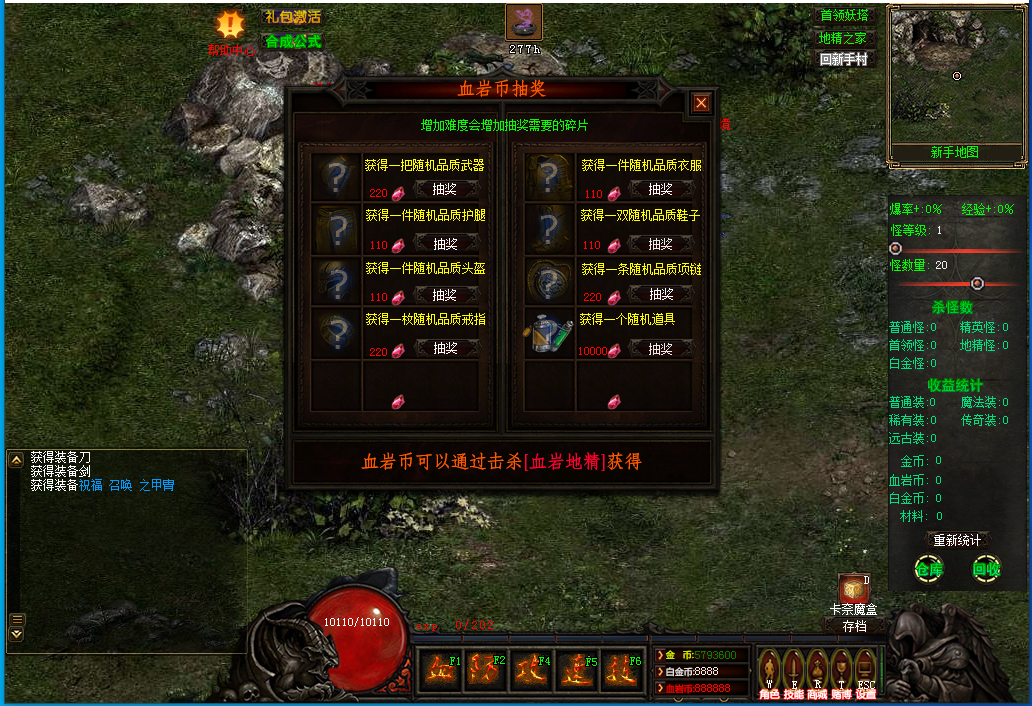Open the 仓库 warehouse
The width and height of the screenshot is (1032, 706).
929,569
